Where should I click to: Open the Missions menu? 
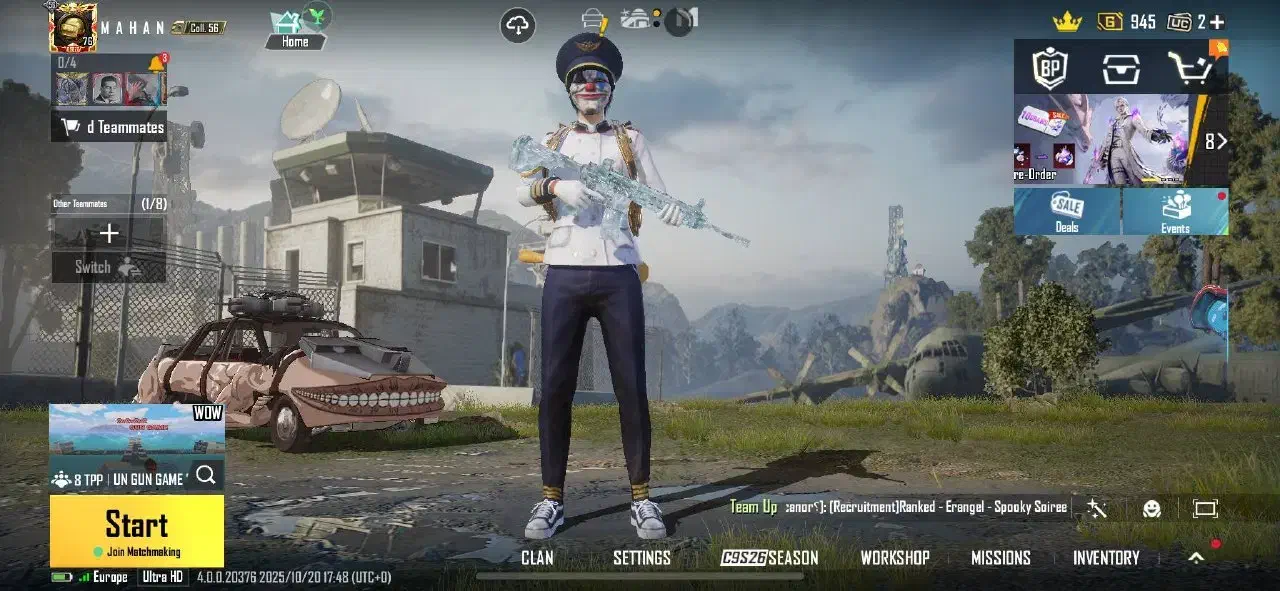pyautogui.click(x=1000, y=558)
